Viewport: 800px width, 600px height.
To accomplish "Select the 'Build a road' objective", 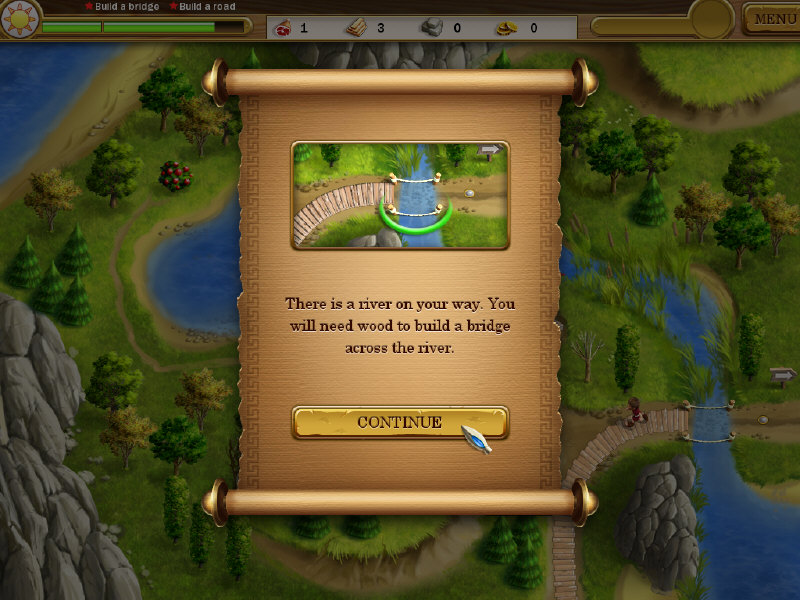I will click(x=207, y=7).
